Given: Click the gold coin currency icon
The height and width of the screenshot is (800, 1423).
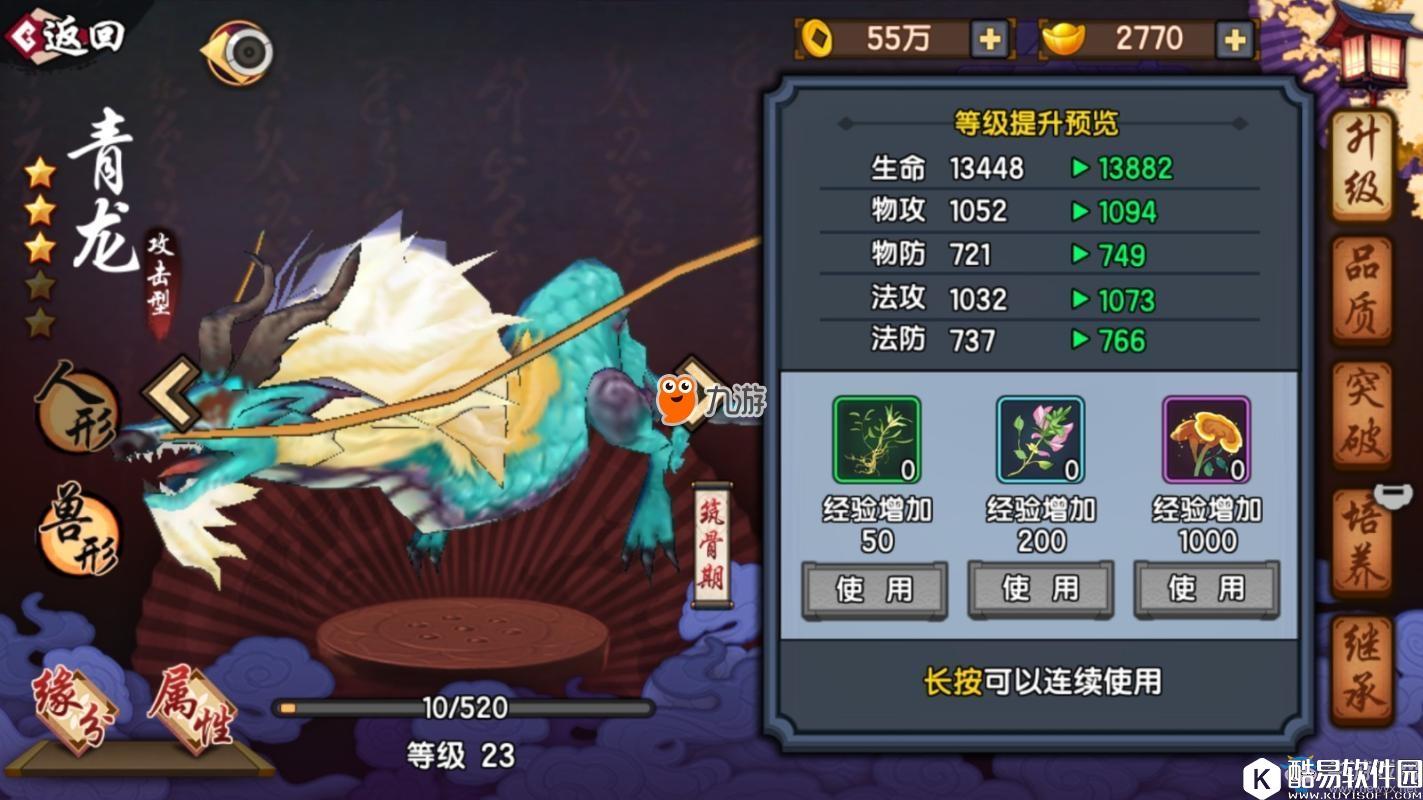Looking at the screenshot, I should pyautogui.click(x=818, y=37).
